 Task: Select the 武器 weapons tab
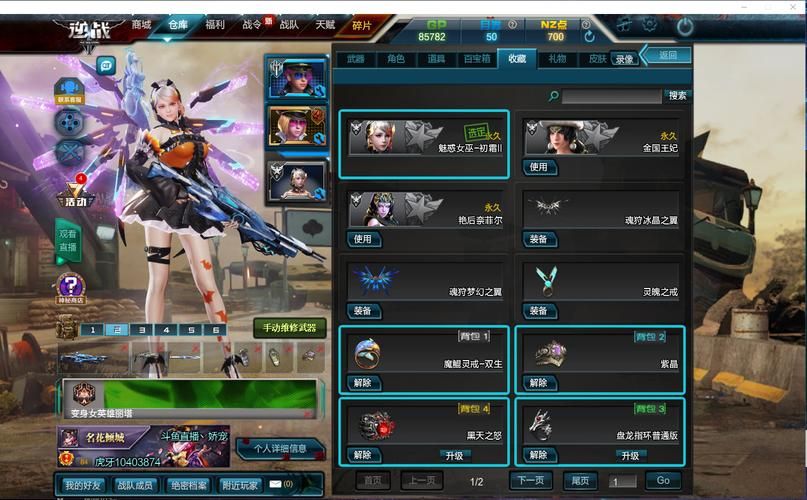click(x=356, y=59)
